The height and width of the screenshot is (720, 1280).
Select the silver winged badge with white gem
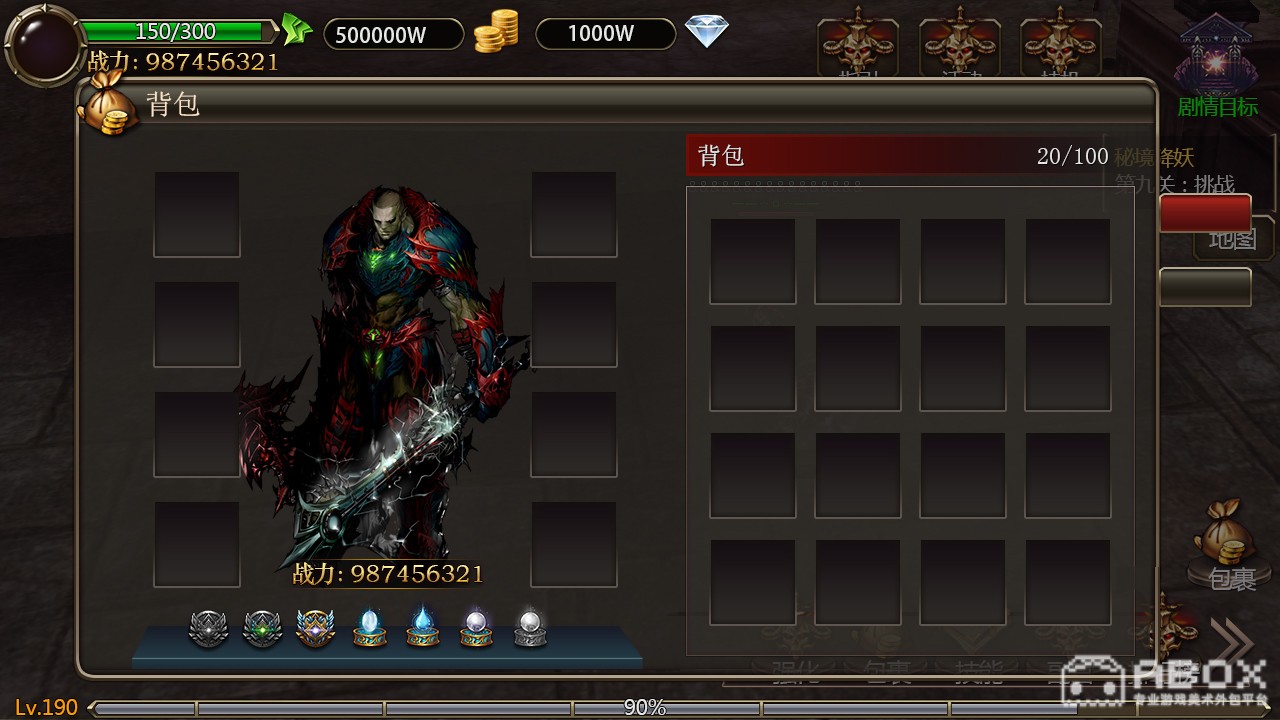(x=208, y=628)
